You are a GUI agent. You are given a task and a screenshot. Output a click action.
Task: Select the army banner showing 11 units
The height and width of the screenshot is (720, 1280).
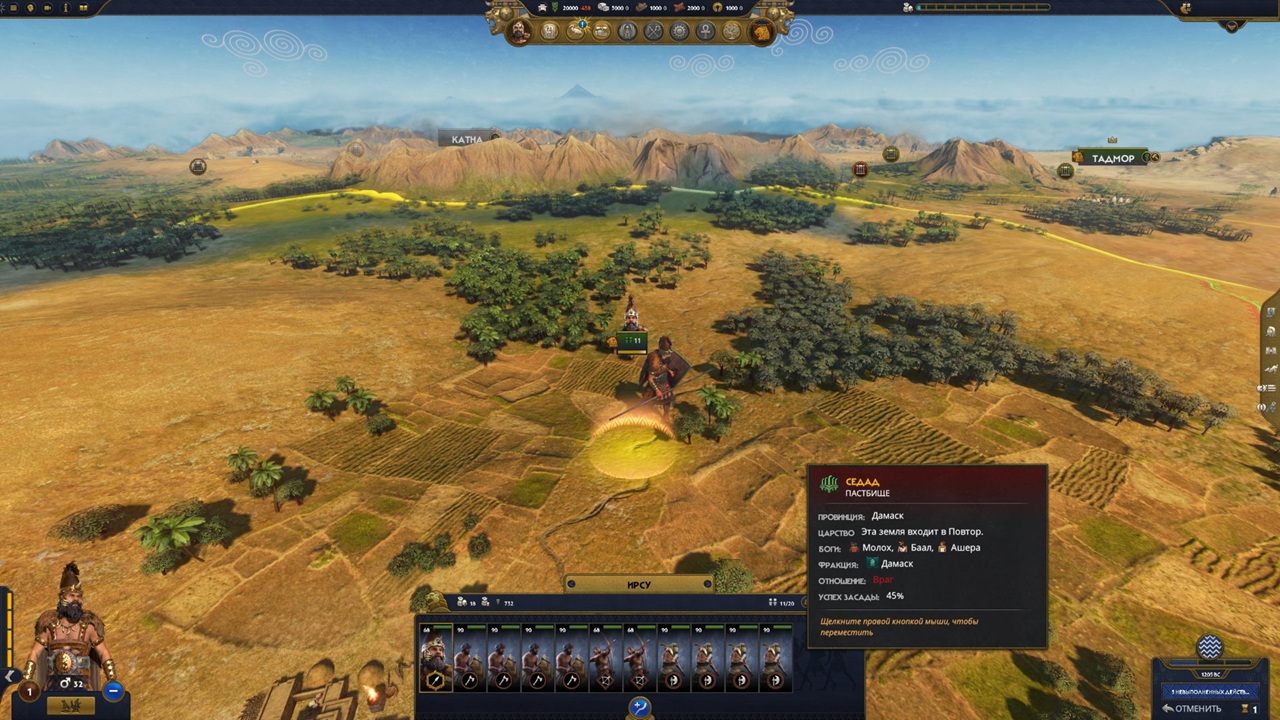[631, 341]
